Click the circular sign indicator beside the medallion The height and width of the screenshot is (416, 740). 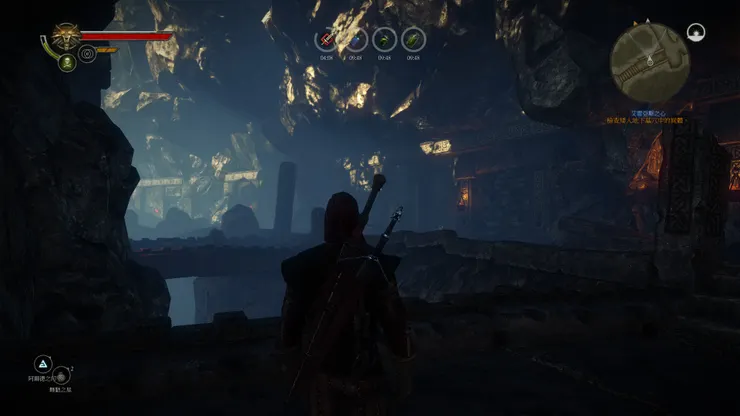(87, 53)
